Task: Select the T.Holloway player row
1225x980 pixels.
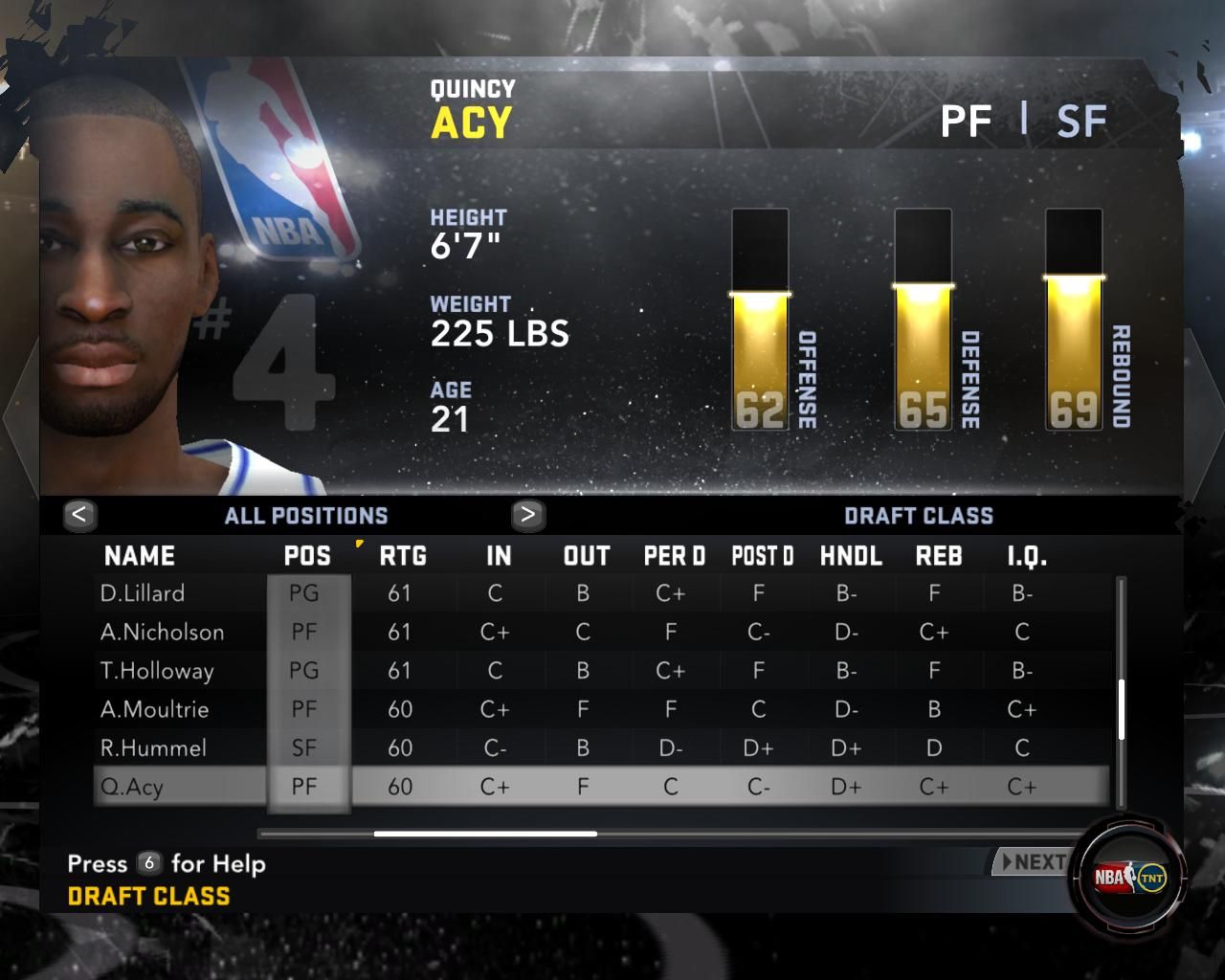Action: [157, 671]
